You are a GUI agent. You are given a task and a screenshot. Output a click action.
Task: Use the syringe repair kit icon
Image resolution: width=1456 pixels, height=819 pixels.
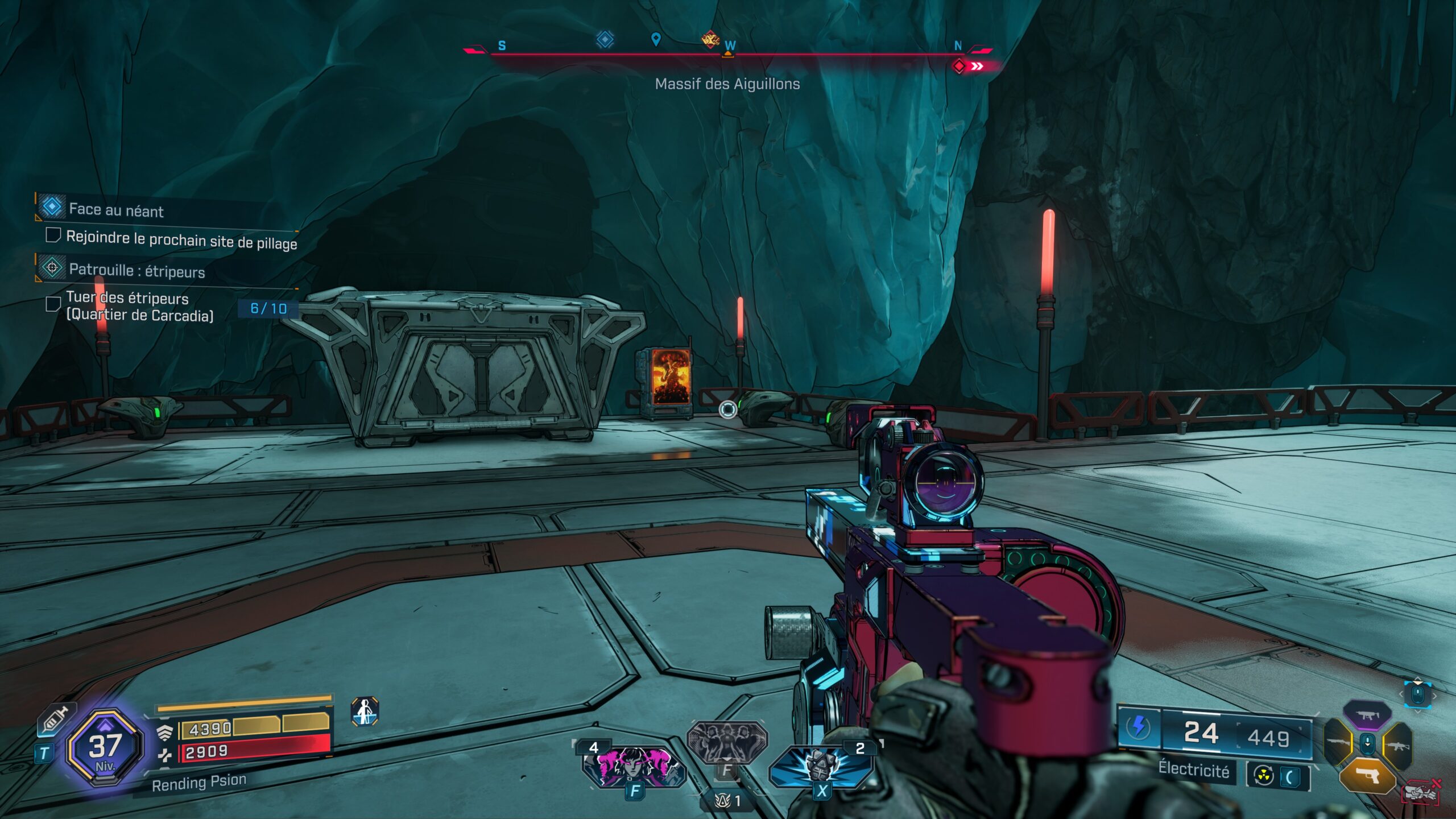click(x=56, y=719)
